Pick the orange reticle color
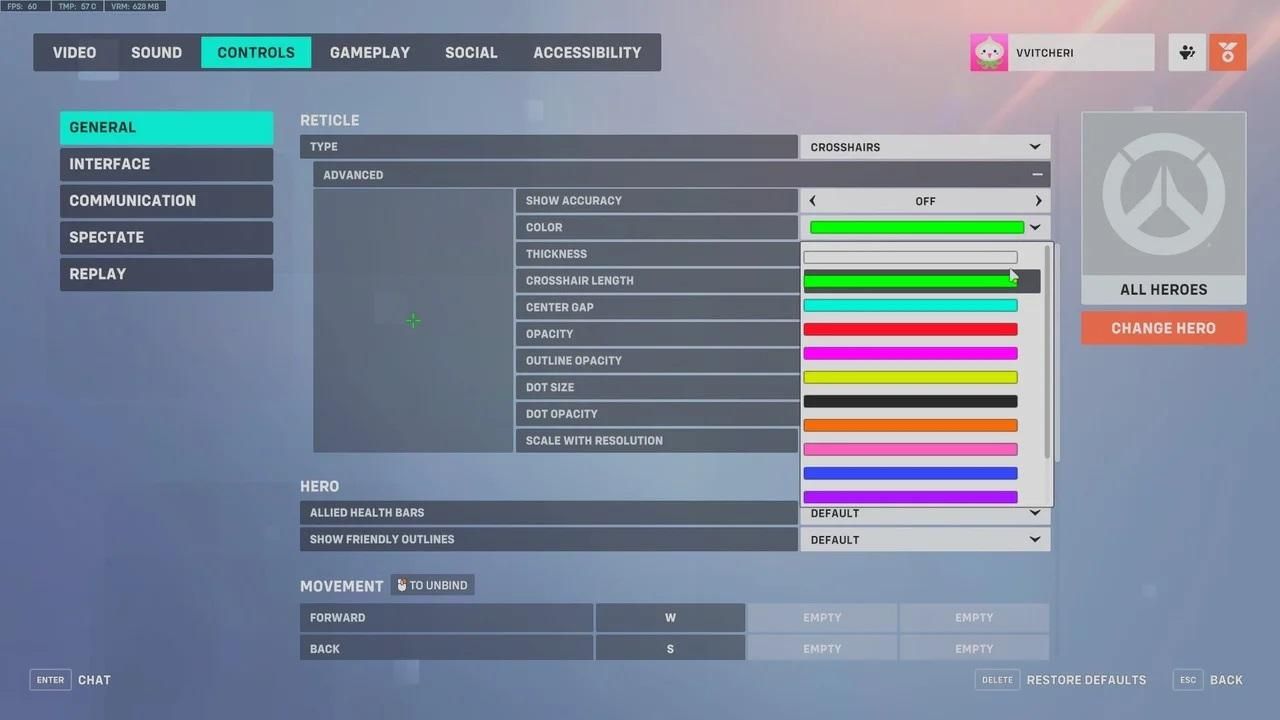The image size is (1280, 720). pos(910,425)
